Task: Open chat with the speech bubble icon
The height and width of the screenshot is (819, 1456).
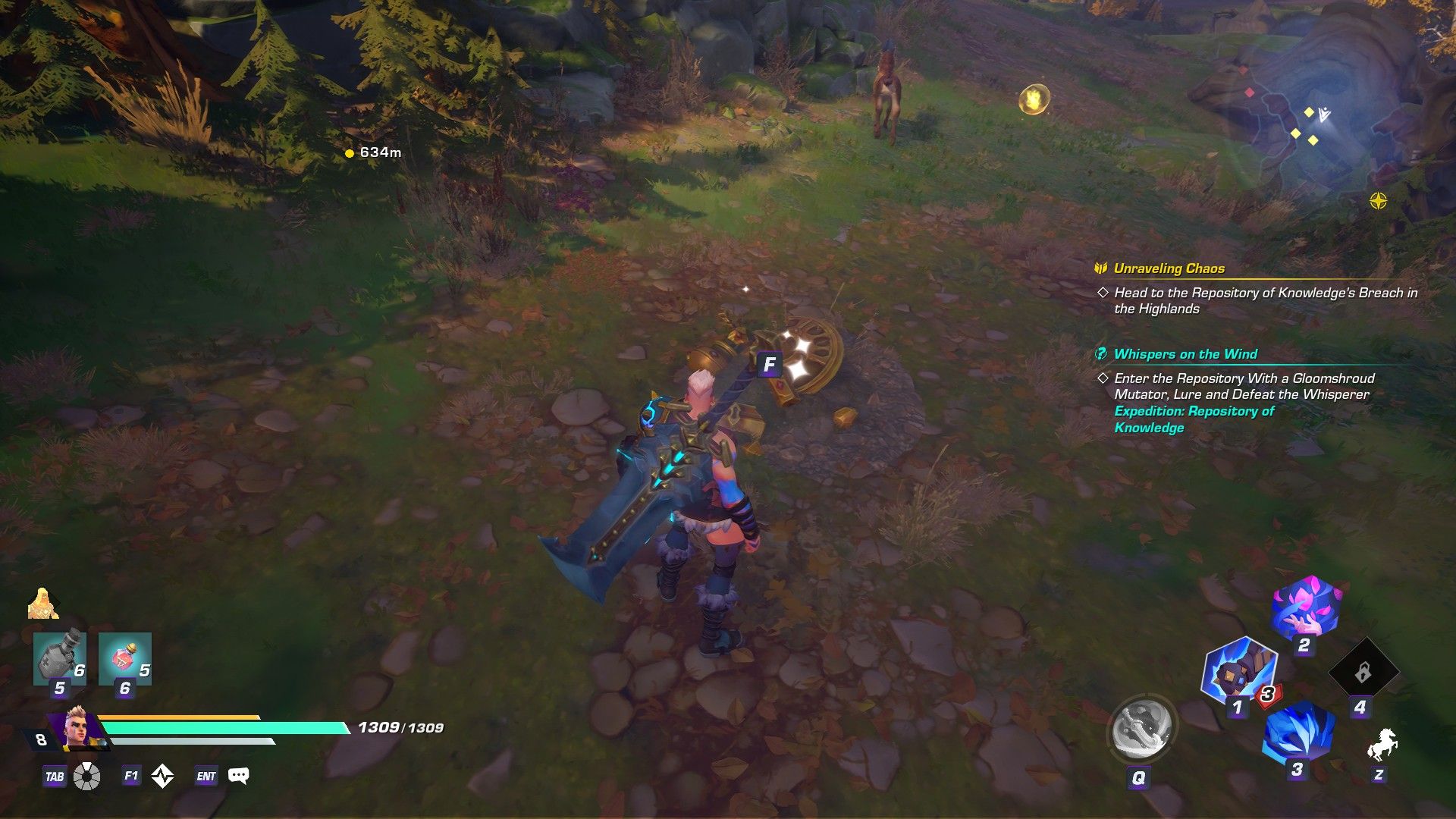Action: pos(240,776)
